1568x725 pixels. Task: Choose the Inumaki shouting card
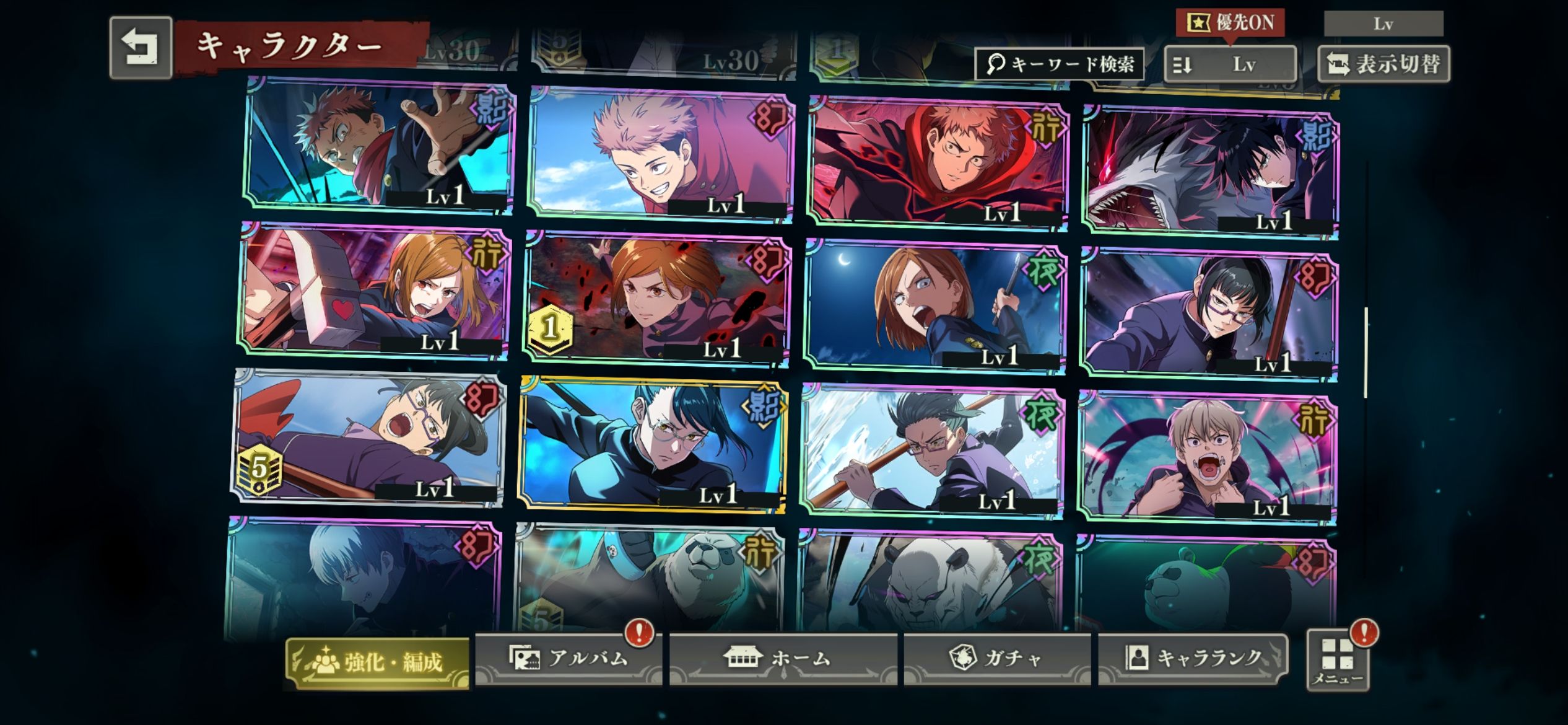pos(1208,459)
